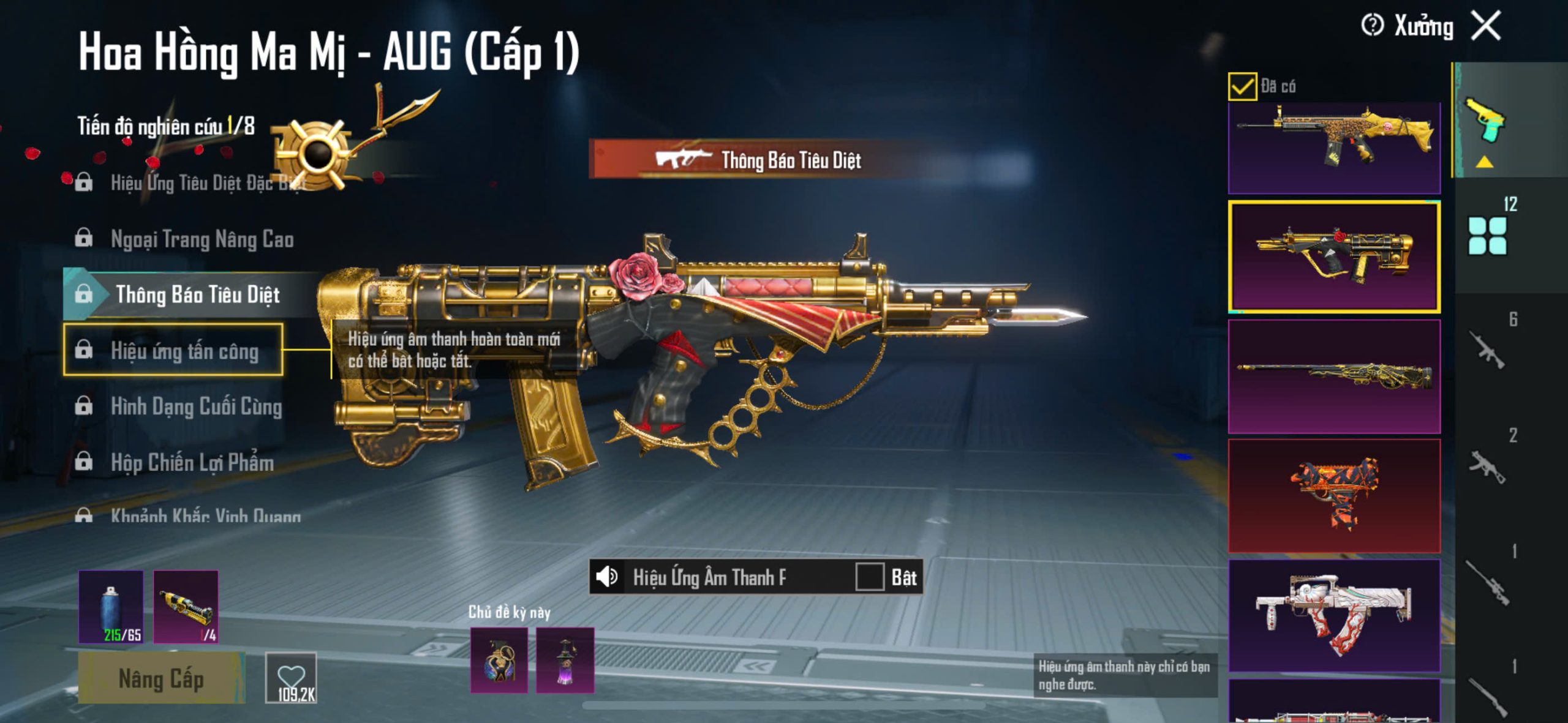Switch to the all-weapons grid category

[1487, 236]
